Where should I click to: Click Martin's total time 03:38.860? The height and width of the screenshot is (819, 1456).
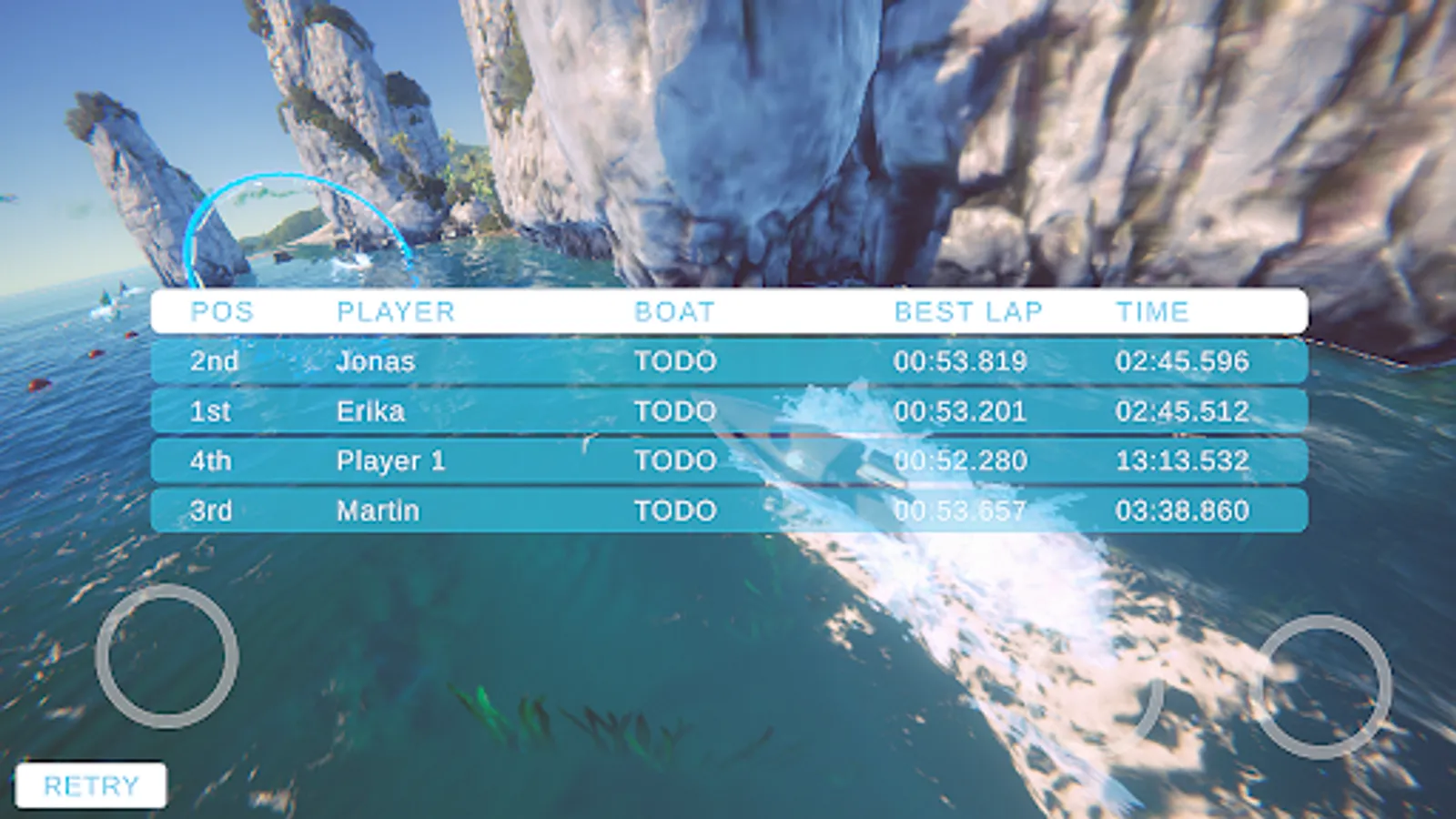(x=1183, y=511)
